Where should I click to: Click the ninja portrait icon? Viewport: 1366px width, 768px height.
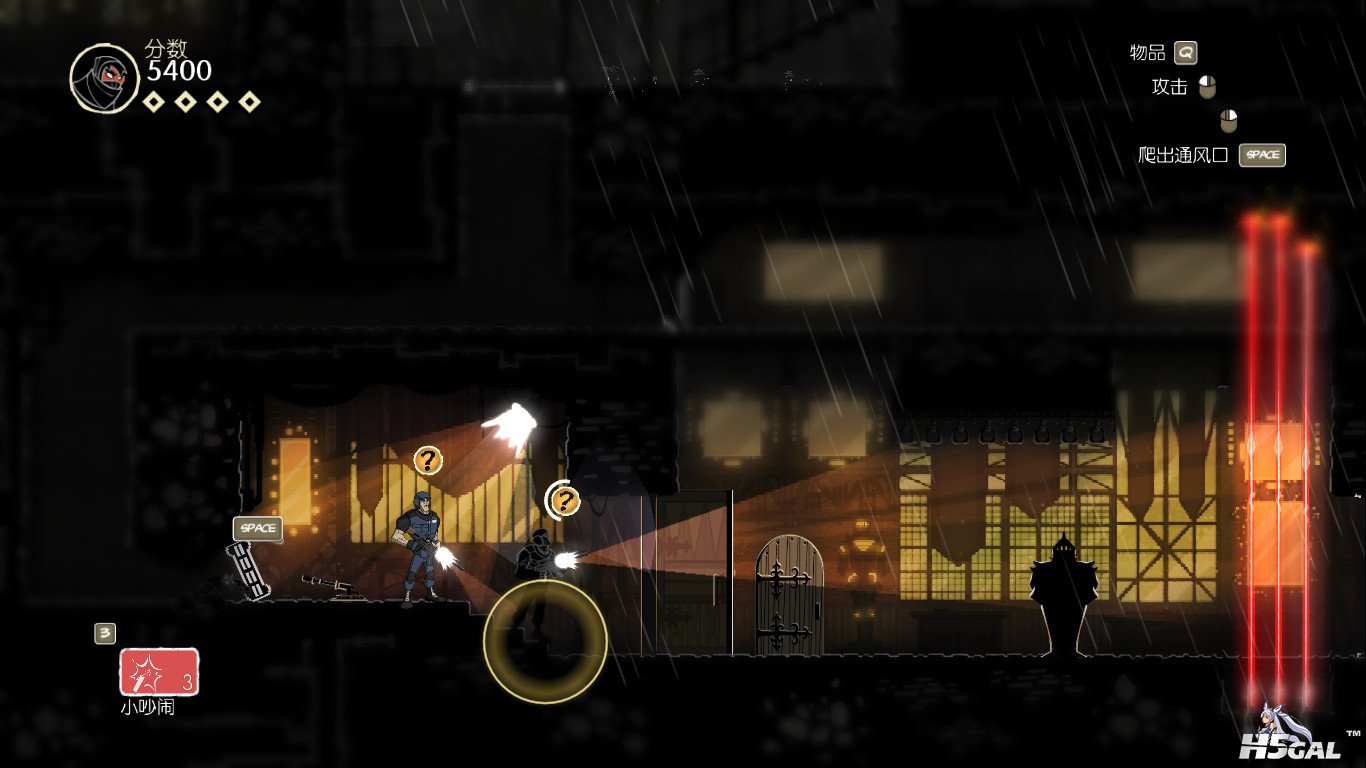105,78
